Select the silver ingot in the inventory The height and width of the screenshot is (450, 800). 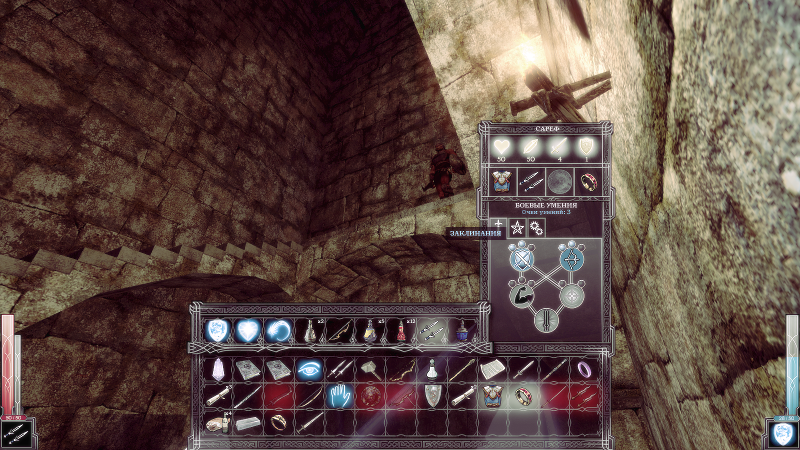tap(248, 423)
